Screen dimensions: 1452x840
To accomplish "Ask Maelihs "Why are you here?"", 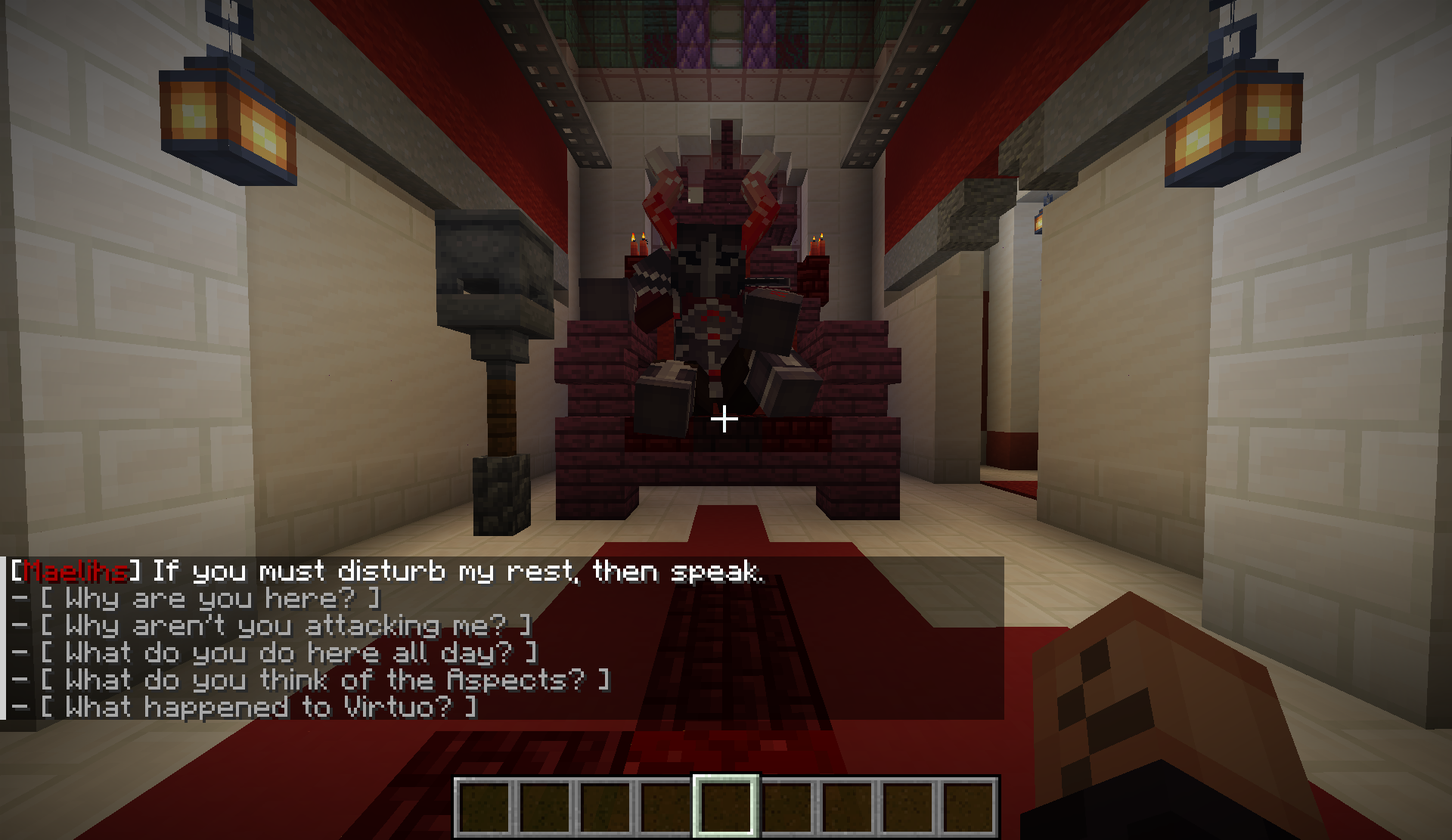I will point(209,599).
